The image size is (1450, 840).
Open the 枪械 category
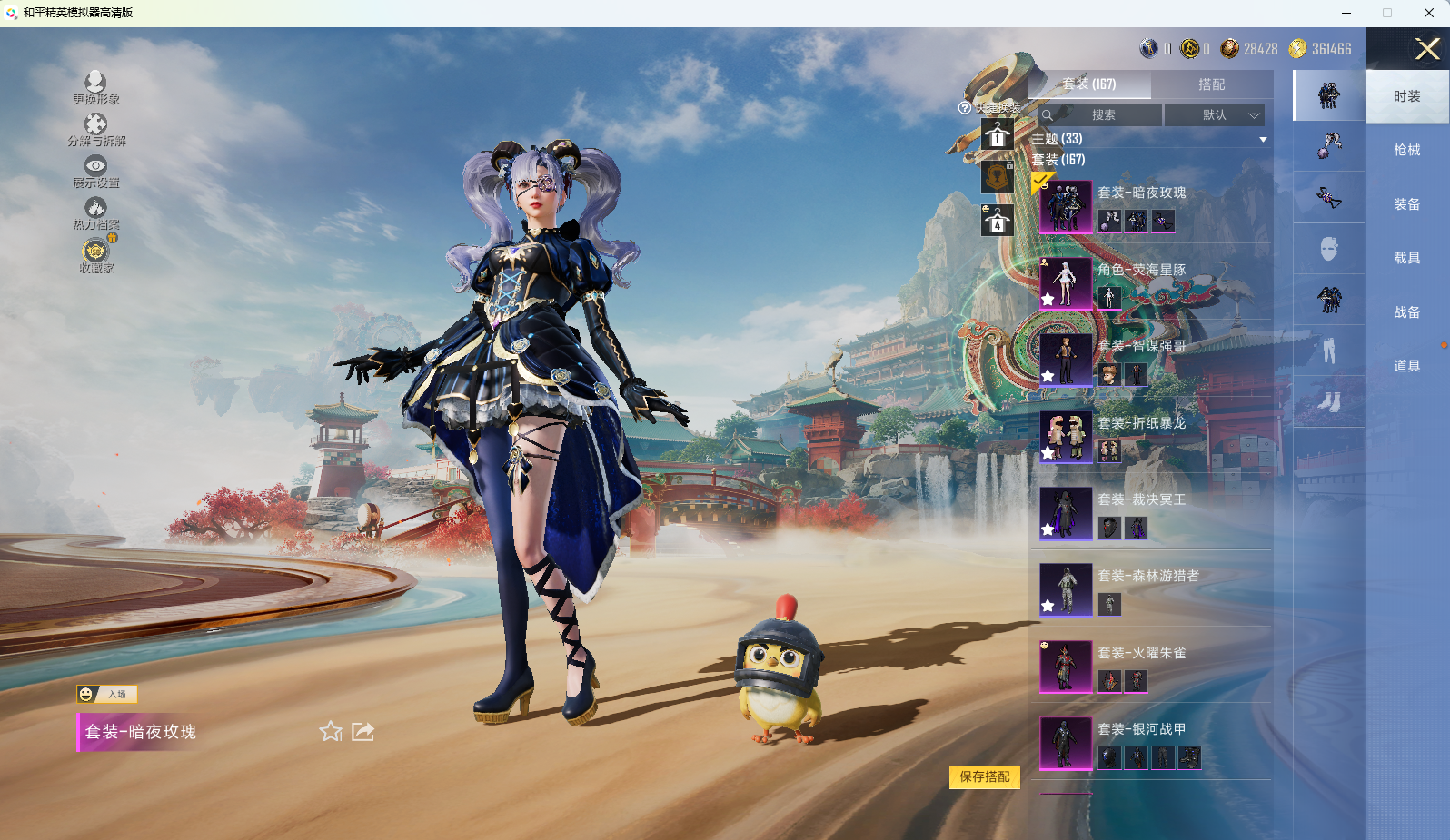click(x=1406, y=150)
